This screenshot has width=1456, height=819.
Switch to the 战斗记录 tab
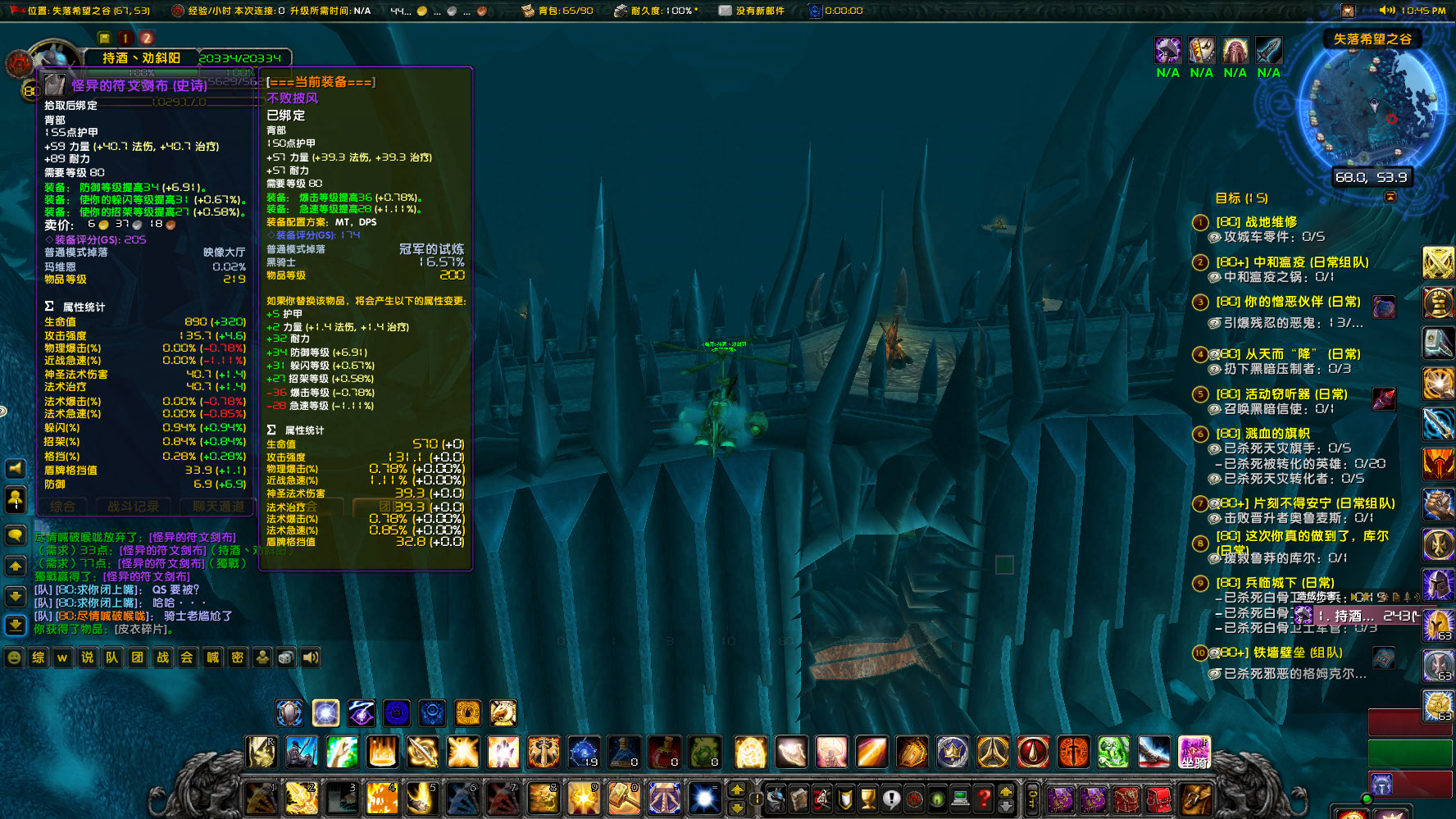pyautogui.click(x=135, y=506)
